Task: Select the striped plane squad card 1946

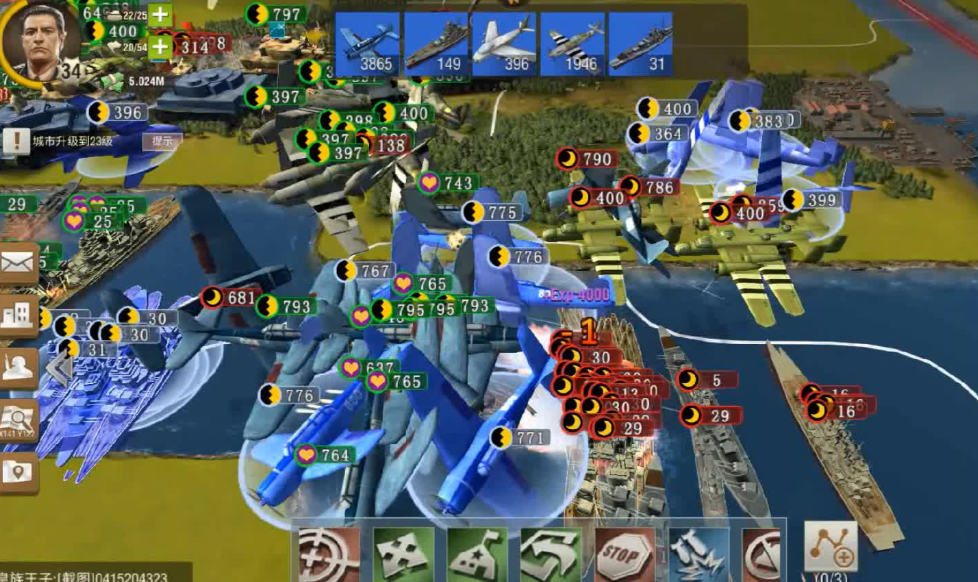Action: (x=573, y=44)
